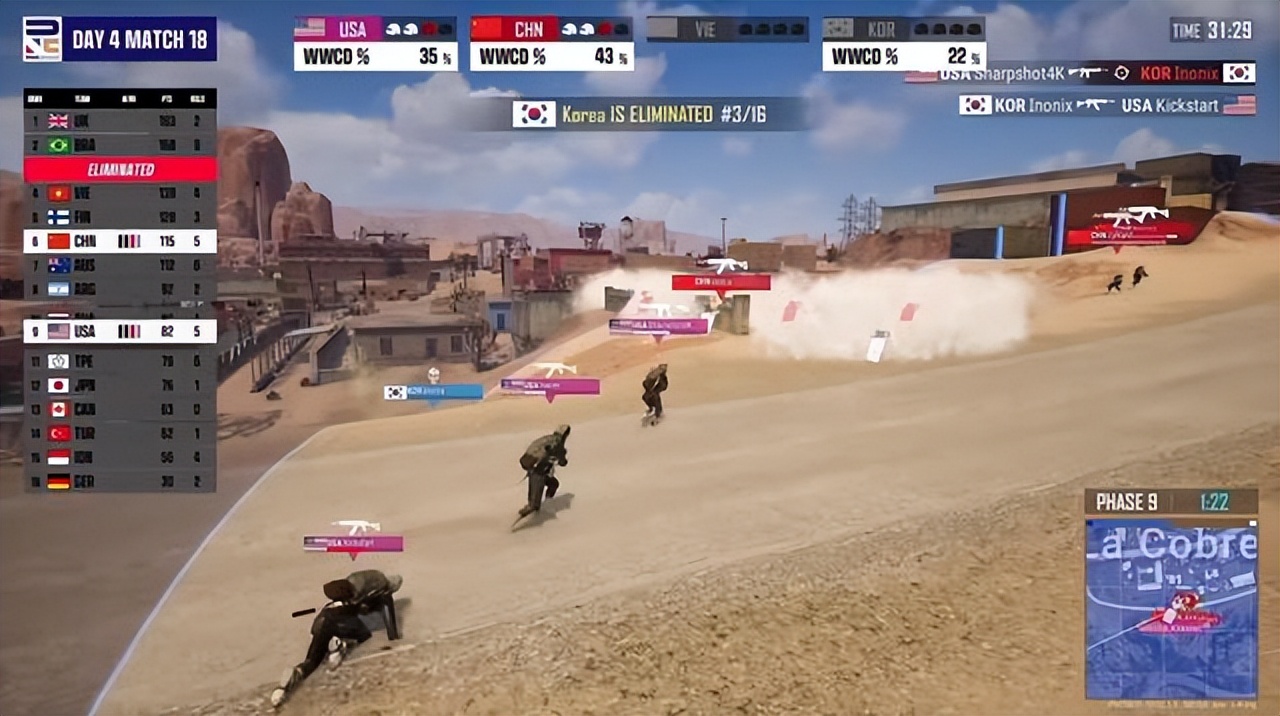Screen dimensions: 1280x716
Task: Click the UK row in the standings
Action: 120,121
